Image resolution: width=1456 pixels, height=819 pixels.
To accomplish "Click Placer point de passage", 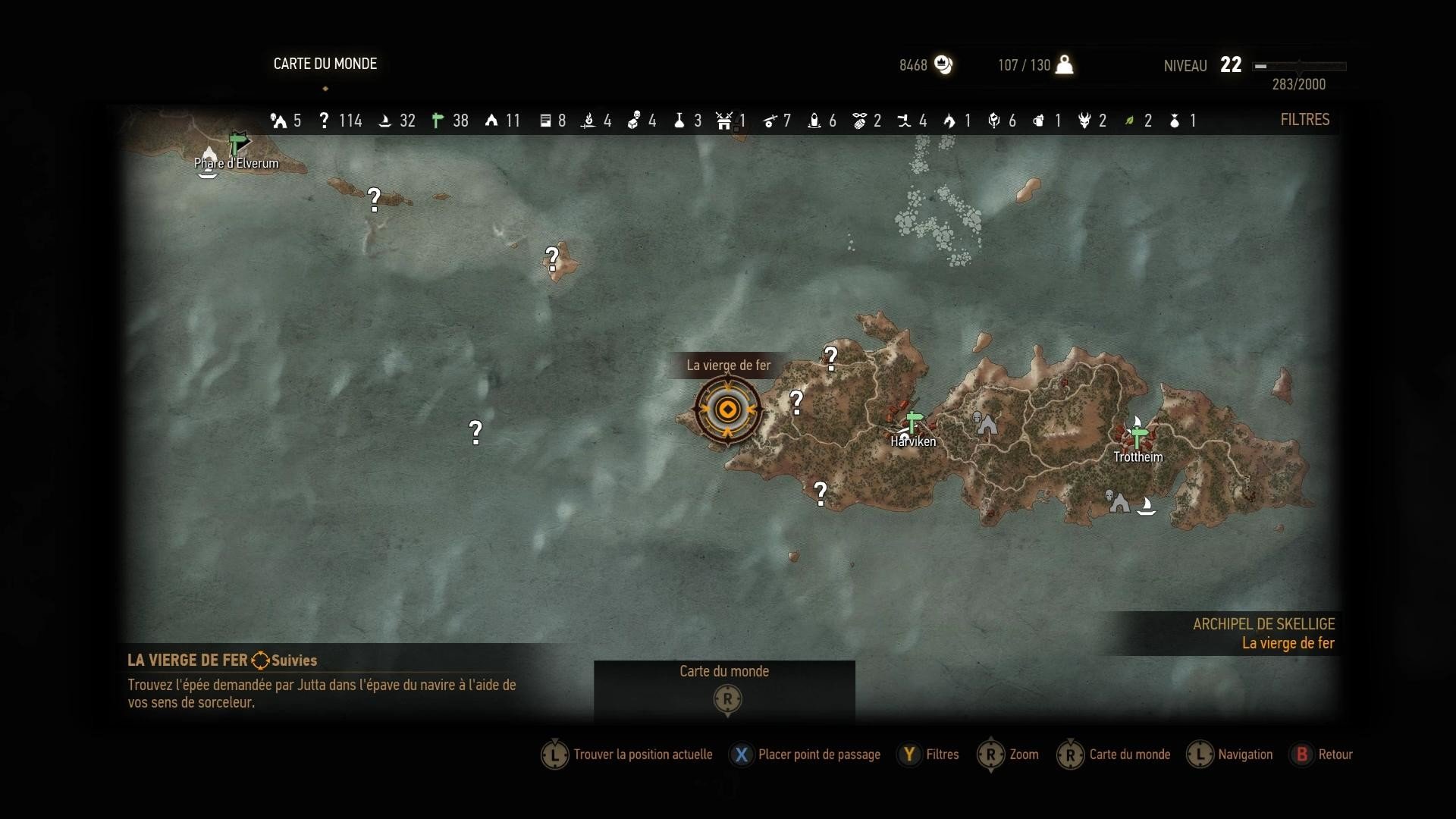I will pyautogui.click(x=819, y=755).
